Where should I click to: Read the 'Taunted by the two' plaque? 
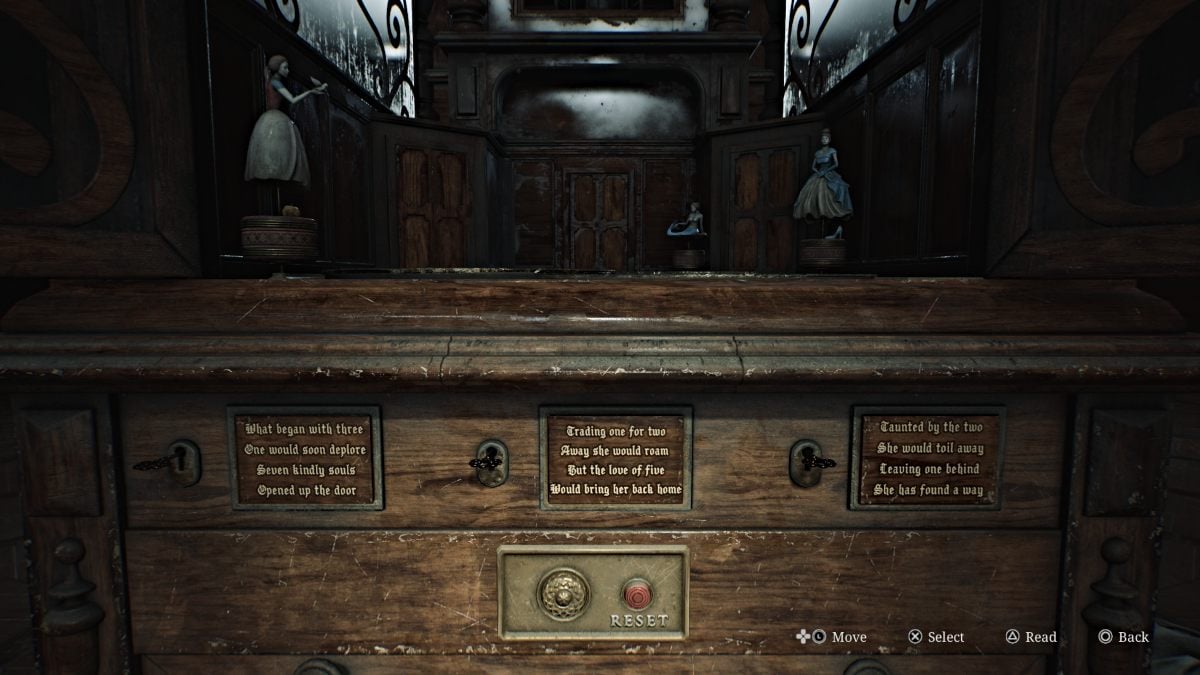point(928,458)
